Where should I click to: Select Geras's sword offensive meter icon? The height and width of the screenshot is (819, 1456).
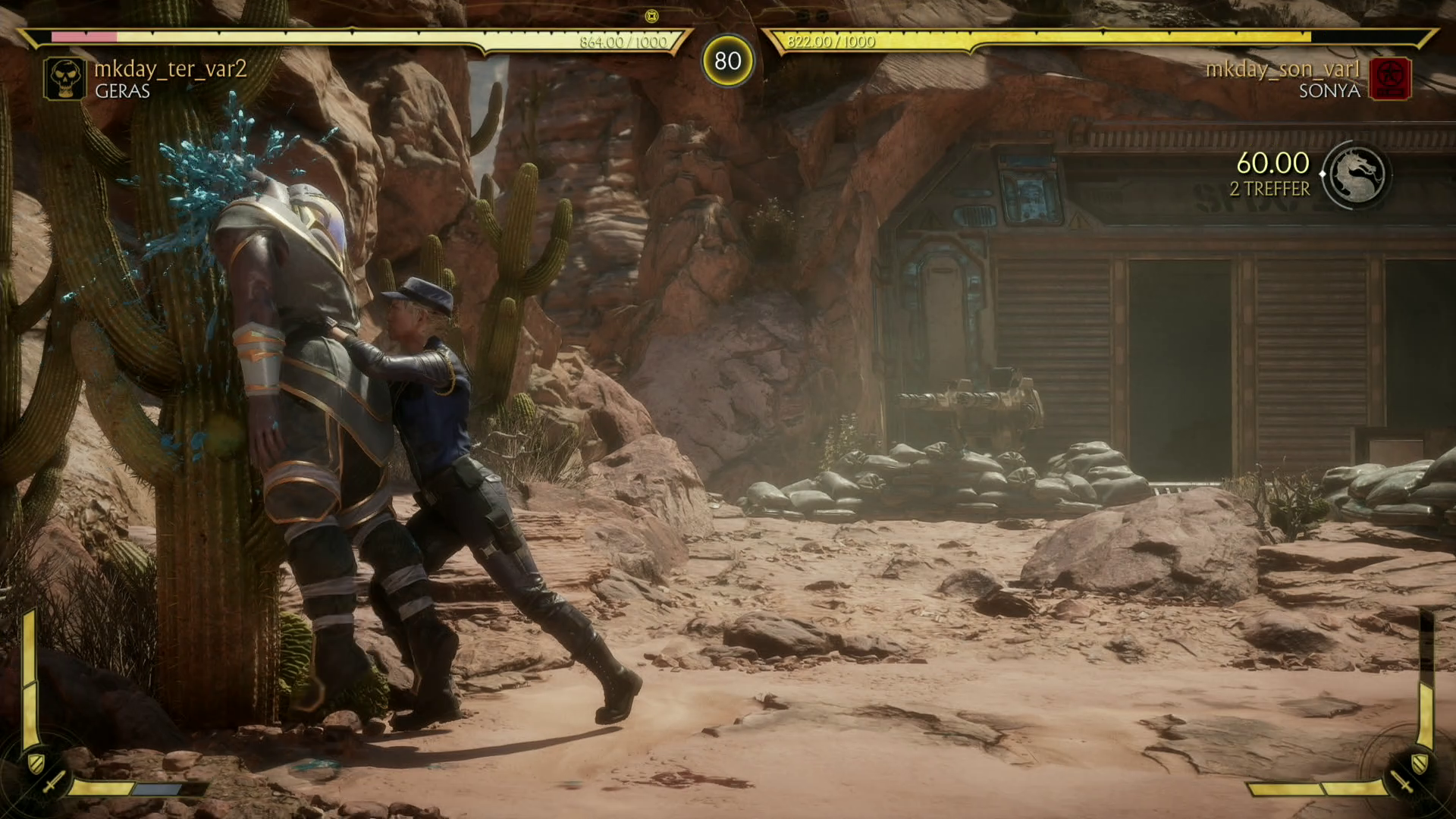[52, 781]
